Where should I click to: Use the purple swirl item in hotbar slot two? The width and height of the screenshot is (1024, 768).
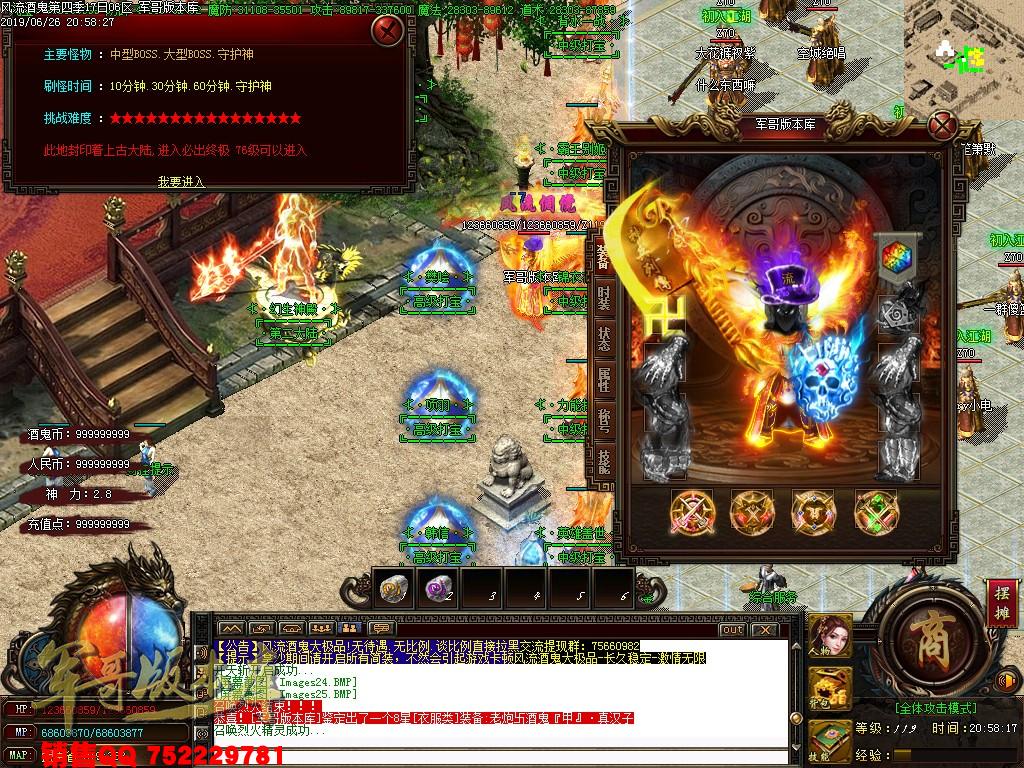point(436,590)
